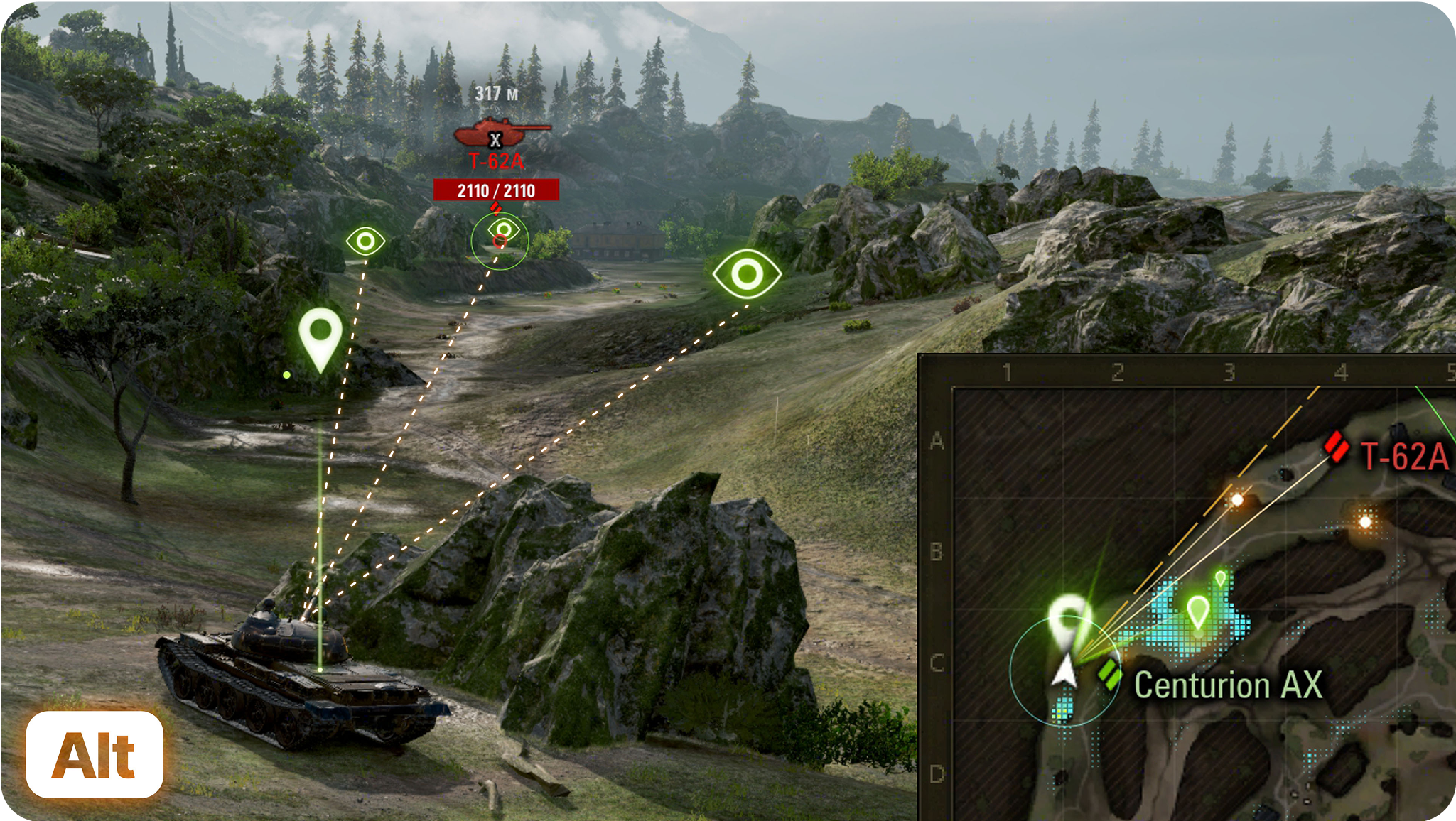Select the largest green eye spotting marker
This screenshot has height=821, width=1456.
click(747, 273)
